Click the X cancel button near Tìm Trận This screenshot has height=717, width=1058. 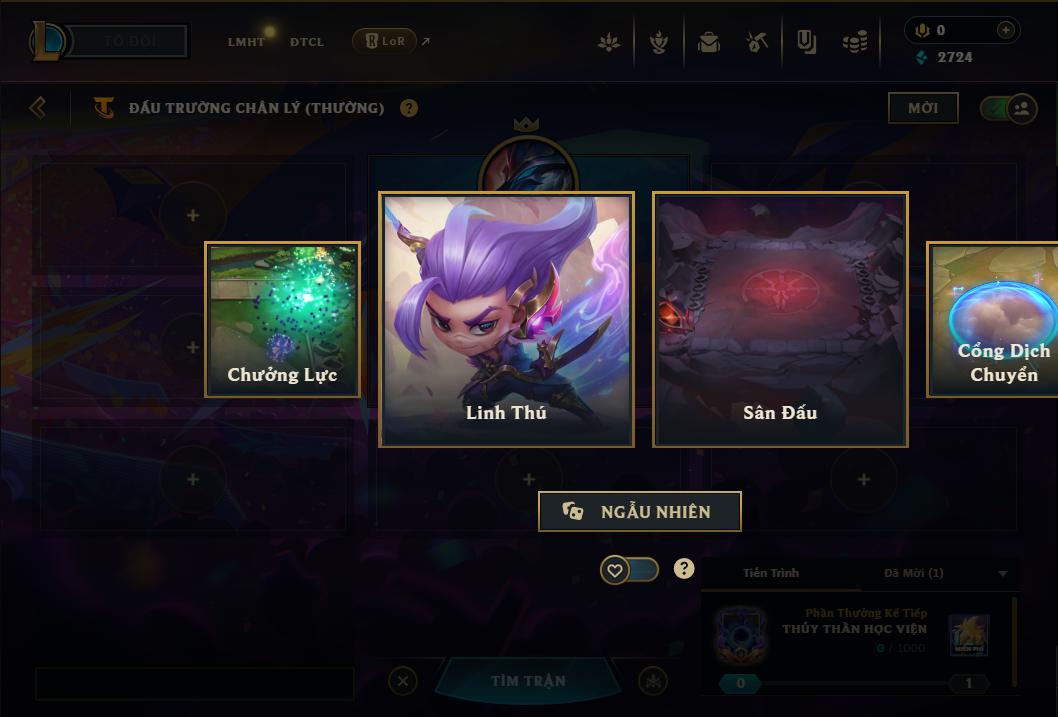pyautogui.click(x=402, y=681)
